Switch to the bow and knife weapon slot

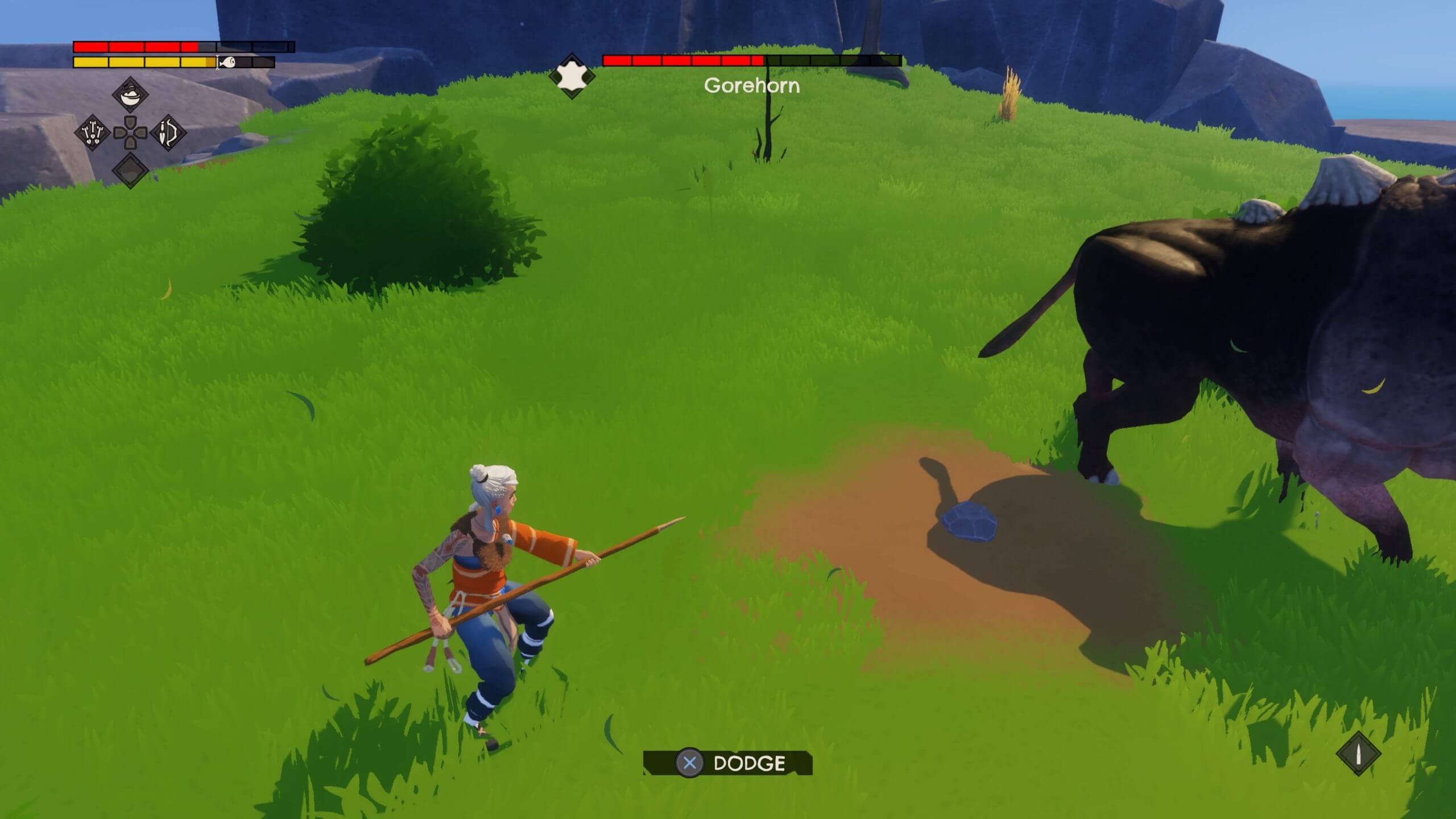click(168, 133)
